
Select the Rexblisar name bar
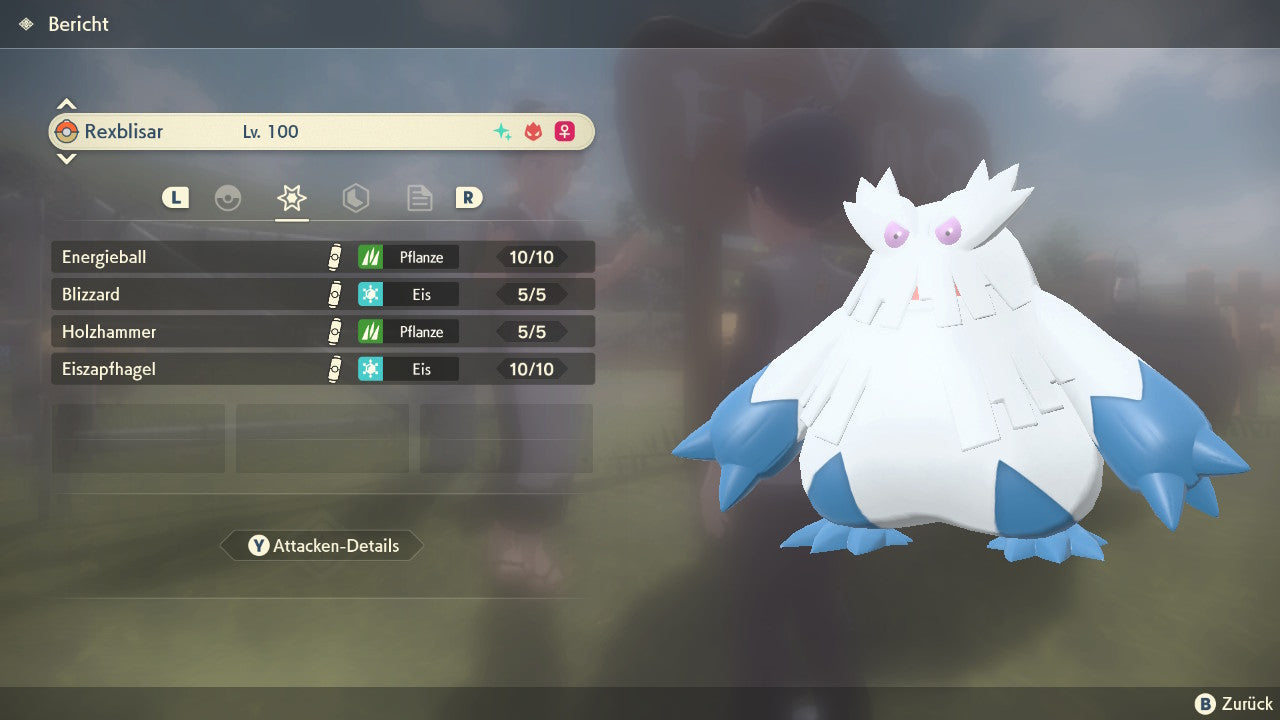coord(322,131)
